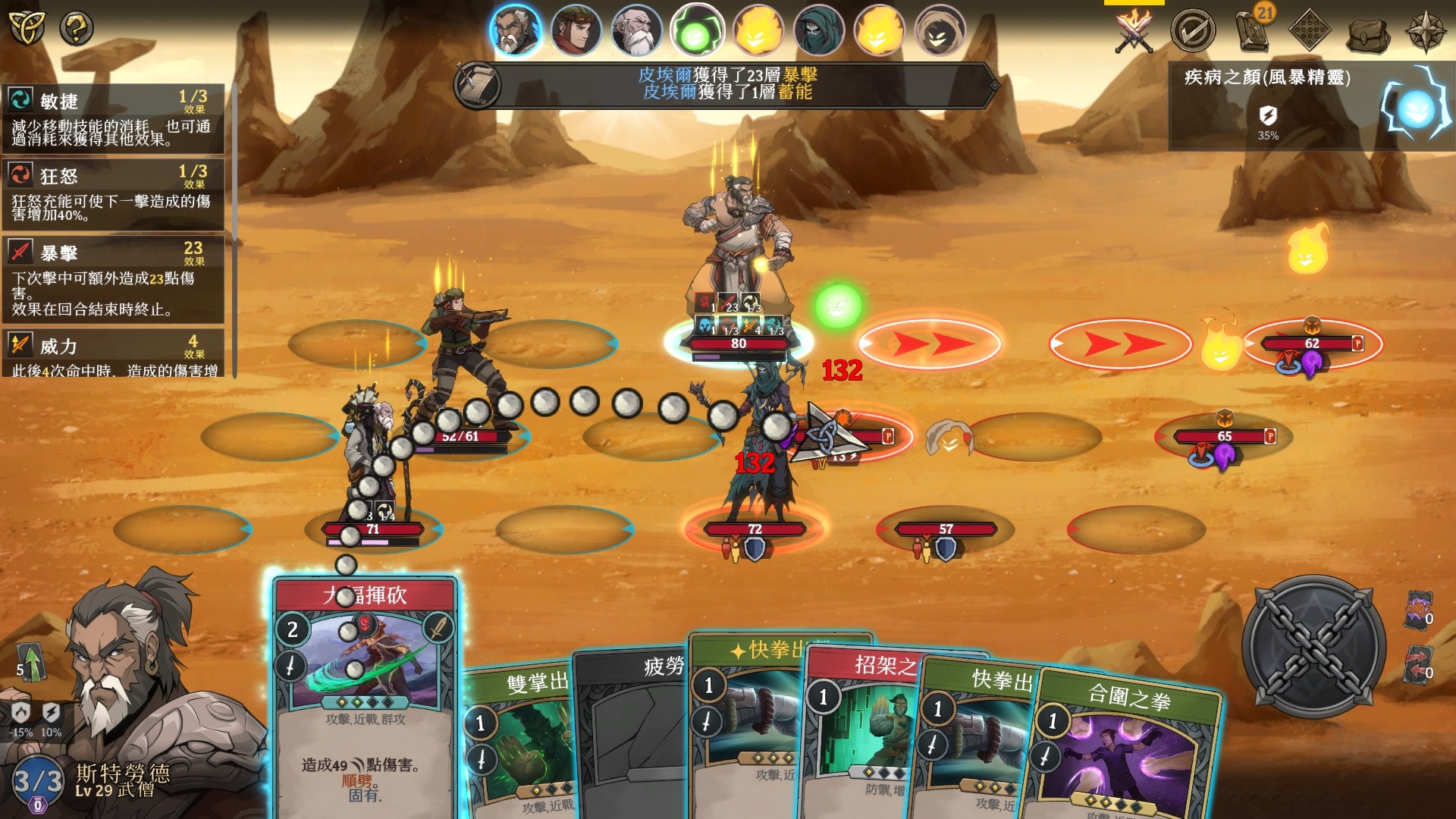Select the 合圍之拳 card
This screenshot has height=819, width=1456.
pyautogui.click(x=1122, y=751)
